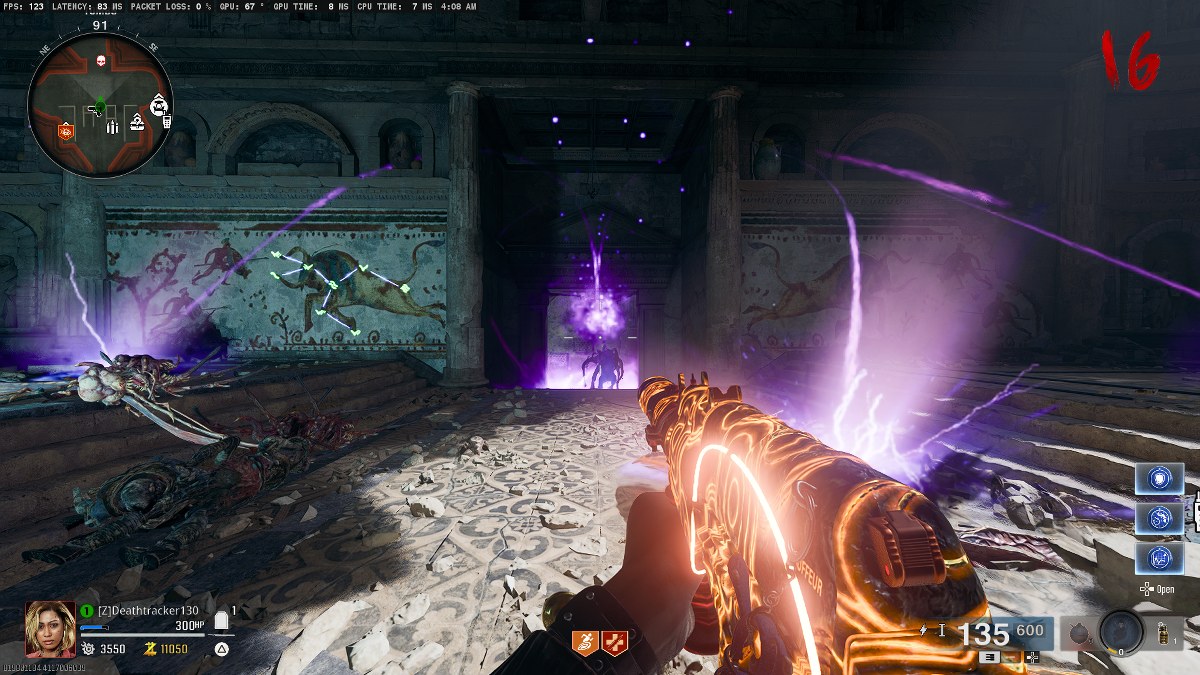1200x675 pixels.
Task: Select the red crossed-tools perk icon
Action: click(x=614, y=643)
